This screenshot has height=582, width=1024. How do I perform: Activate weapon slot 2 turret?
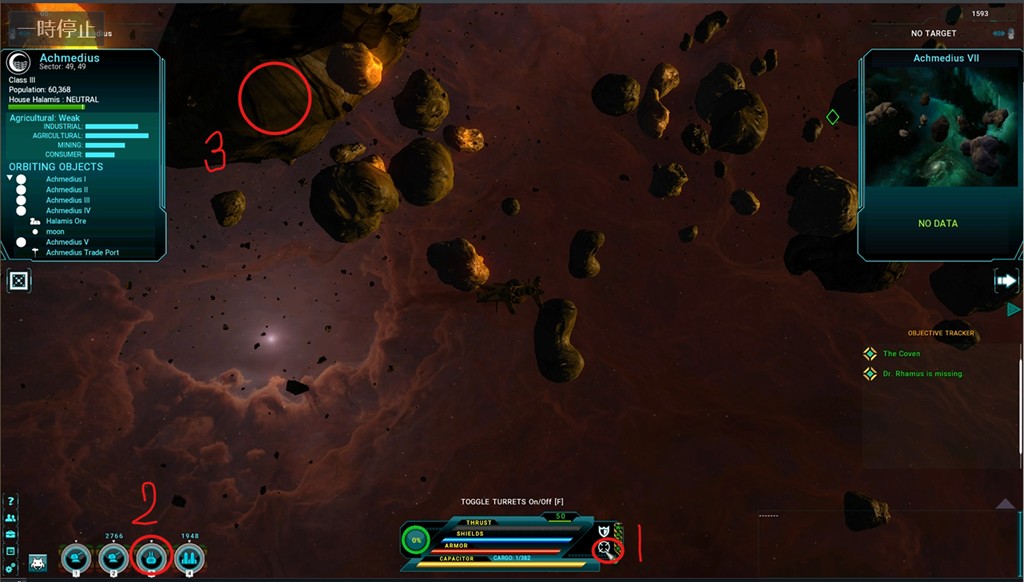click(x=113, y=557)
